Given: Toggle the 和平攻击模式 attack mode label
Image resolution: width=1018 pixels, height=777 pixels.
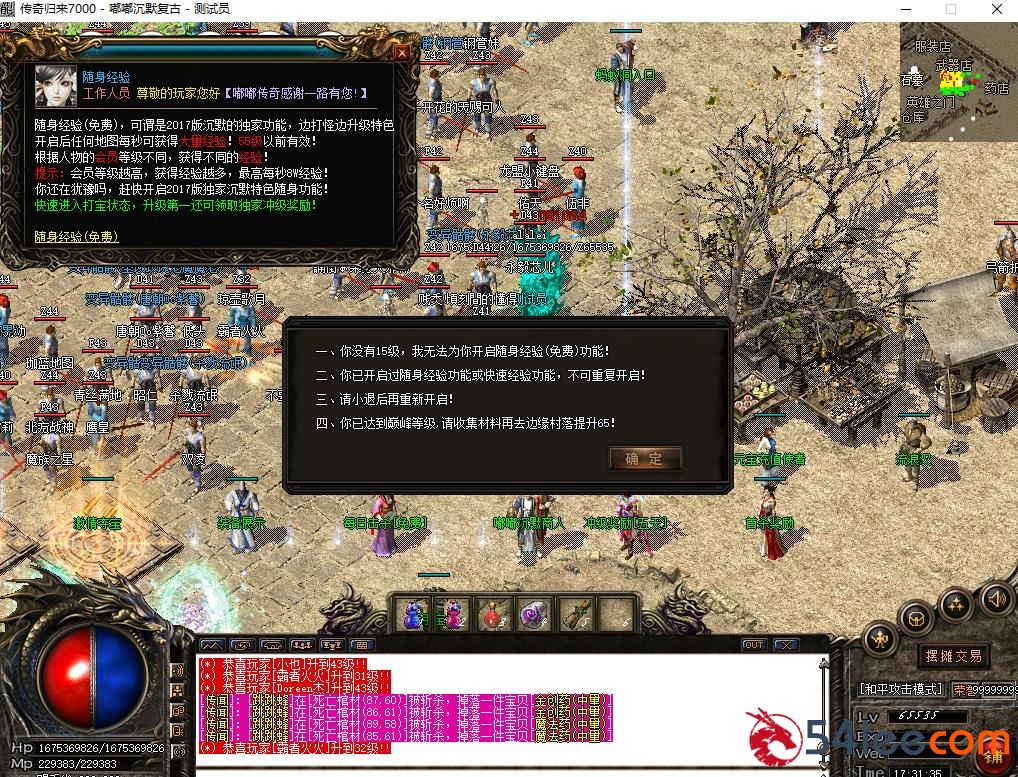Looking at the screenshot, I should [x=902, y=690].
